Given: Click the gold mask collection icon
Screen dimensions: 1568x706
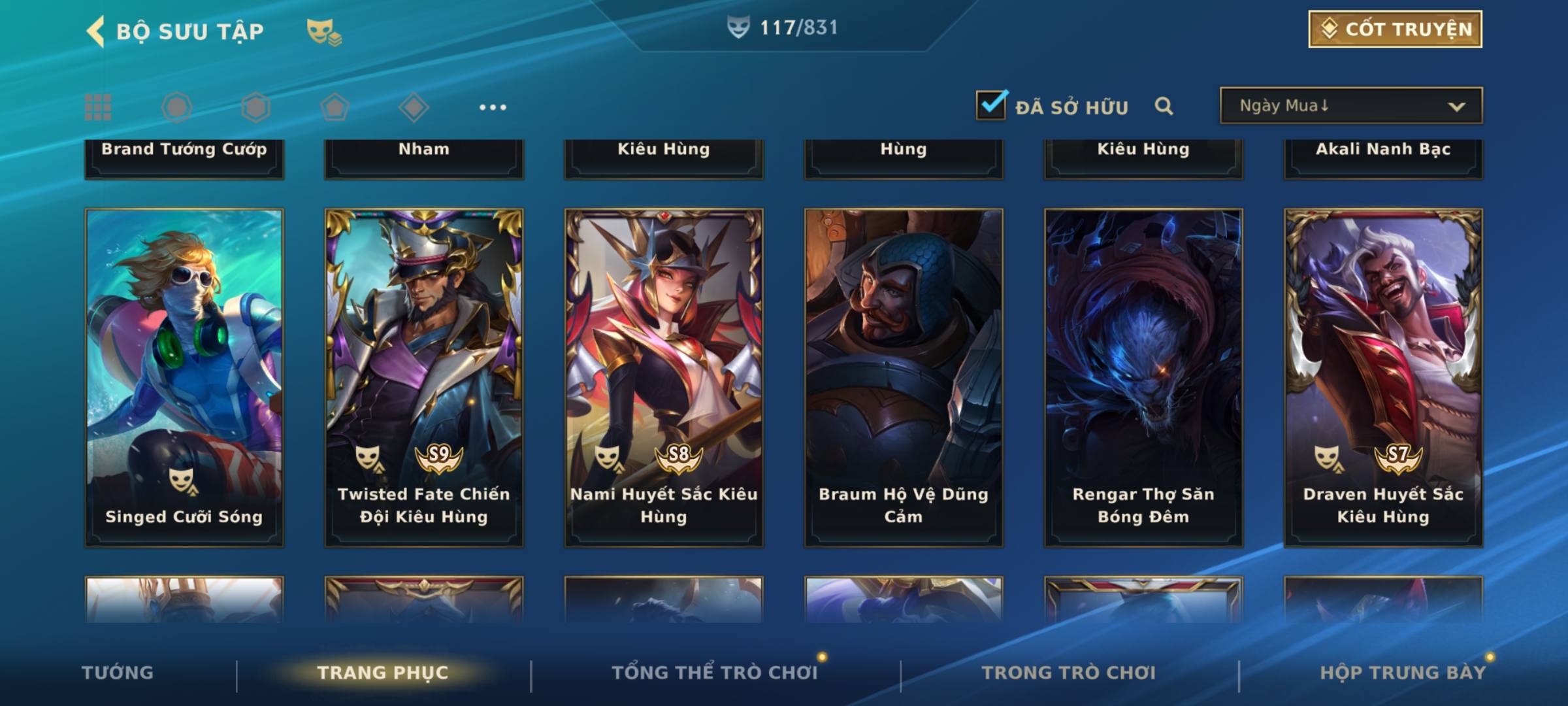Looking at the screenshot, I should pyautogui.click(x=323, y=32).
